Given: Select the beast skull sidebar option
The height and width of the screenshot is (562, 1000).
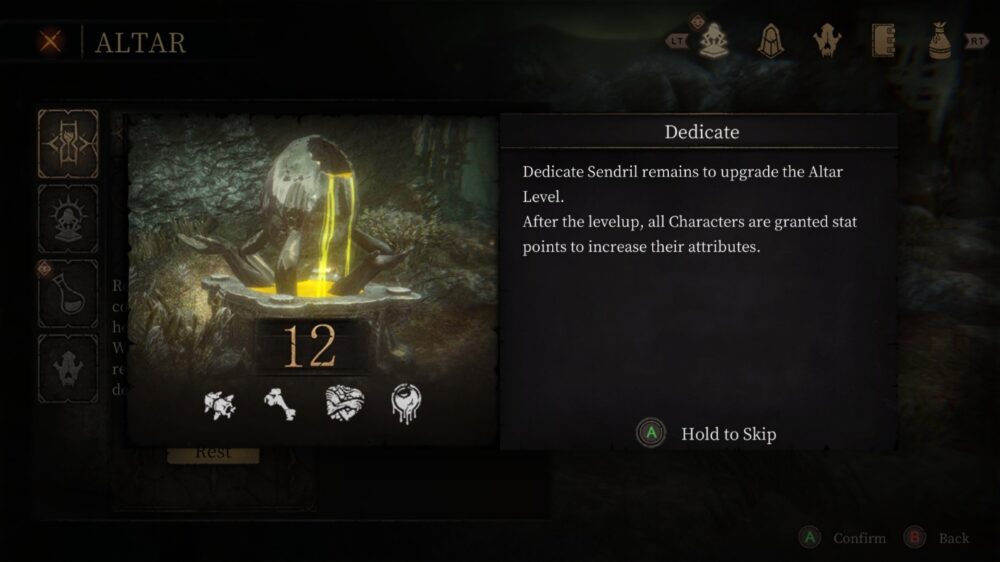Looking at the screenshot, I should pyautogui.click(x=68, y=368).
